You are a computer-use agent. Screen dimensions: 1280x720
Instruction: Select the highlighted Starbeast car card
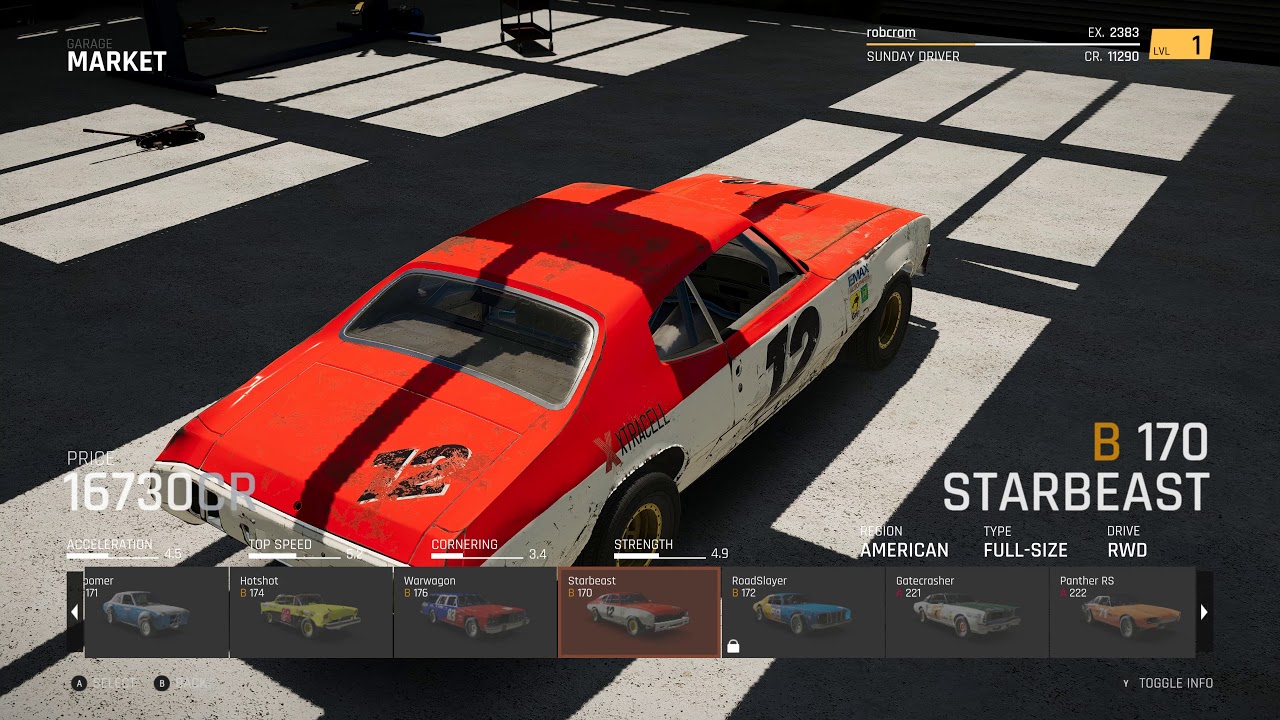tap(639, 612)
